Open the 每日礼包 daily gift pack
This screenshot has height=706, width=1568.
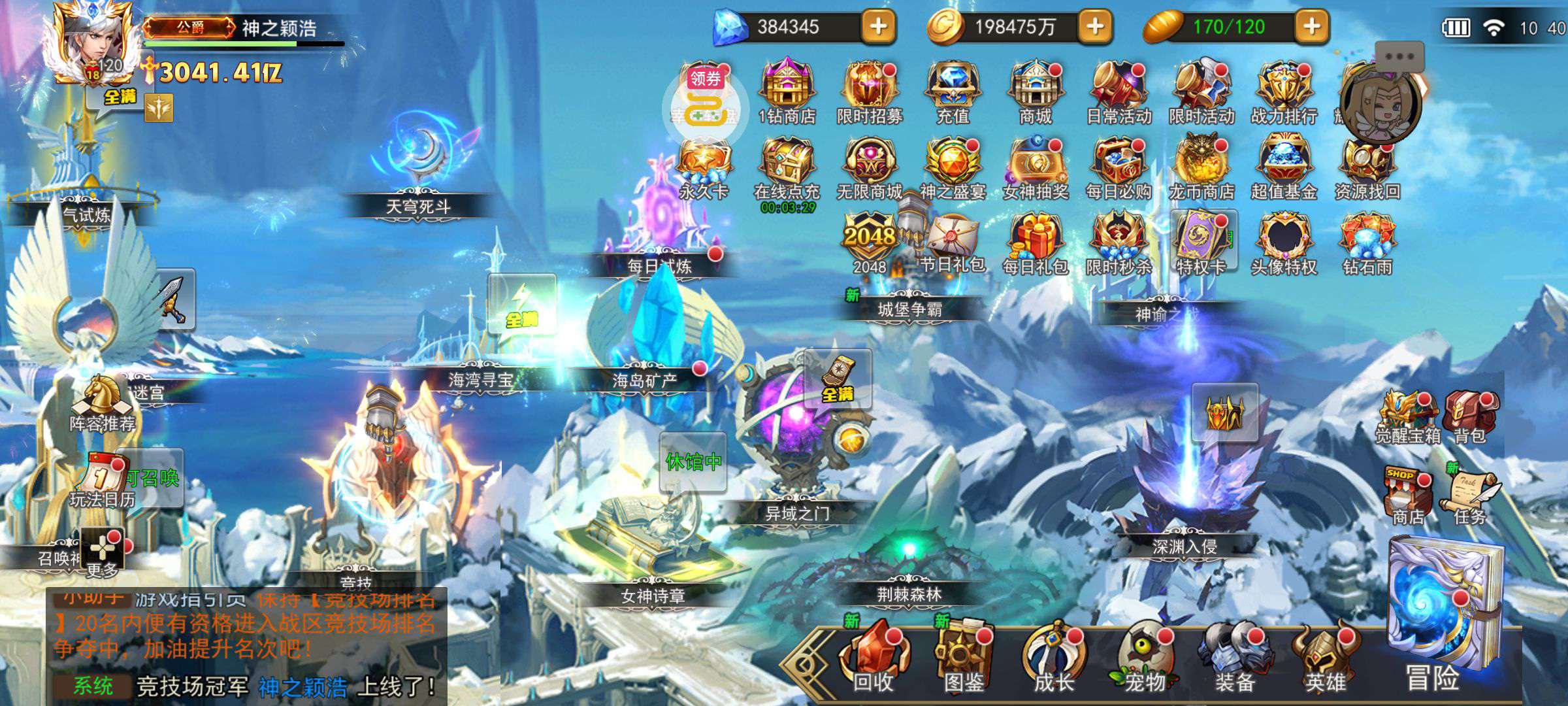[1036, 243]
